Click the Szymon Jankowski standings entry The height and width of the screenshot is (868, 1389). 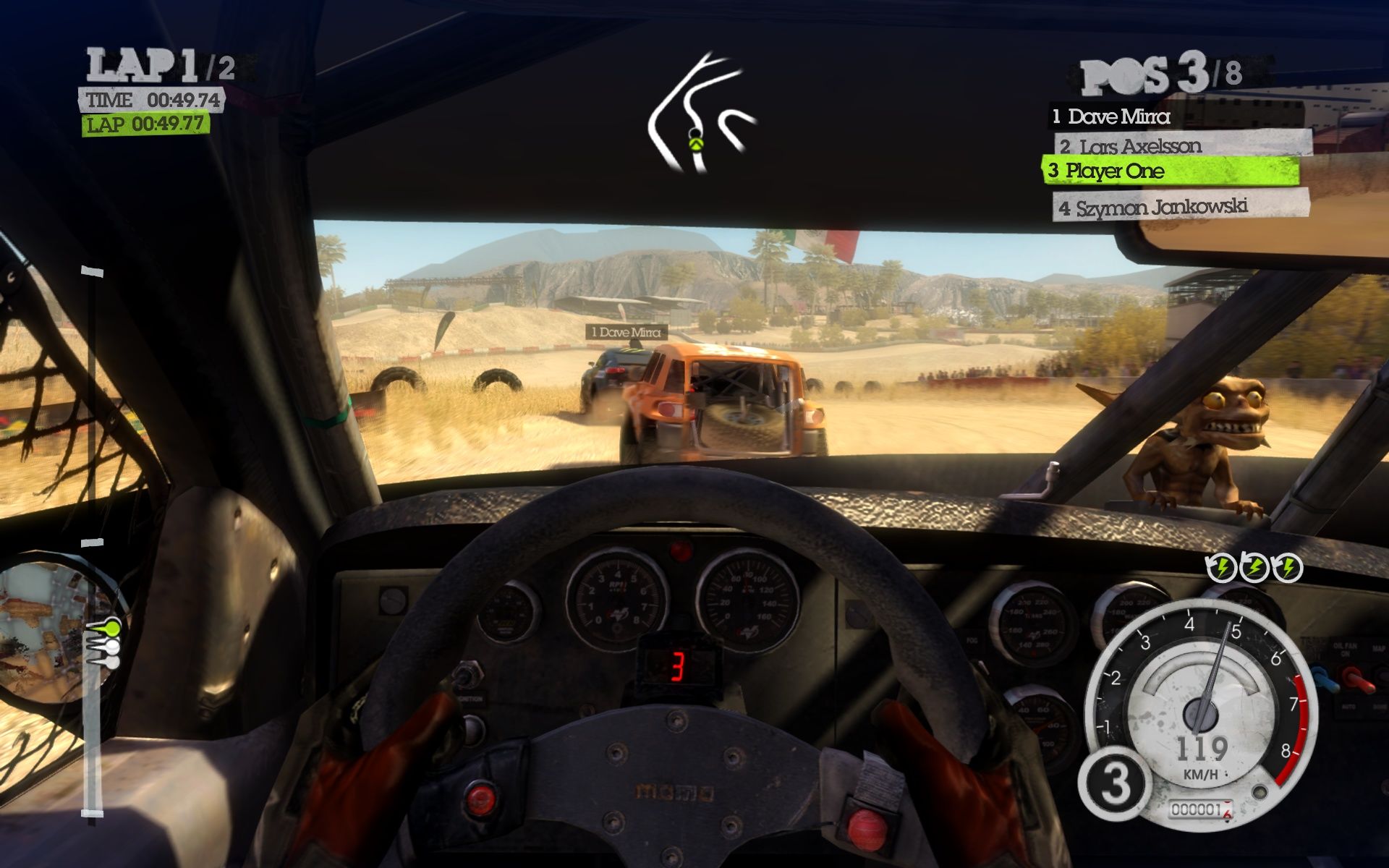point(1179,207)
